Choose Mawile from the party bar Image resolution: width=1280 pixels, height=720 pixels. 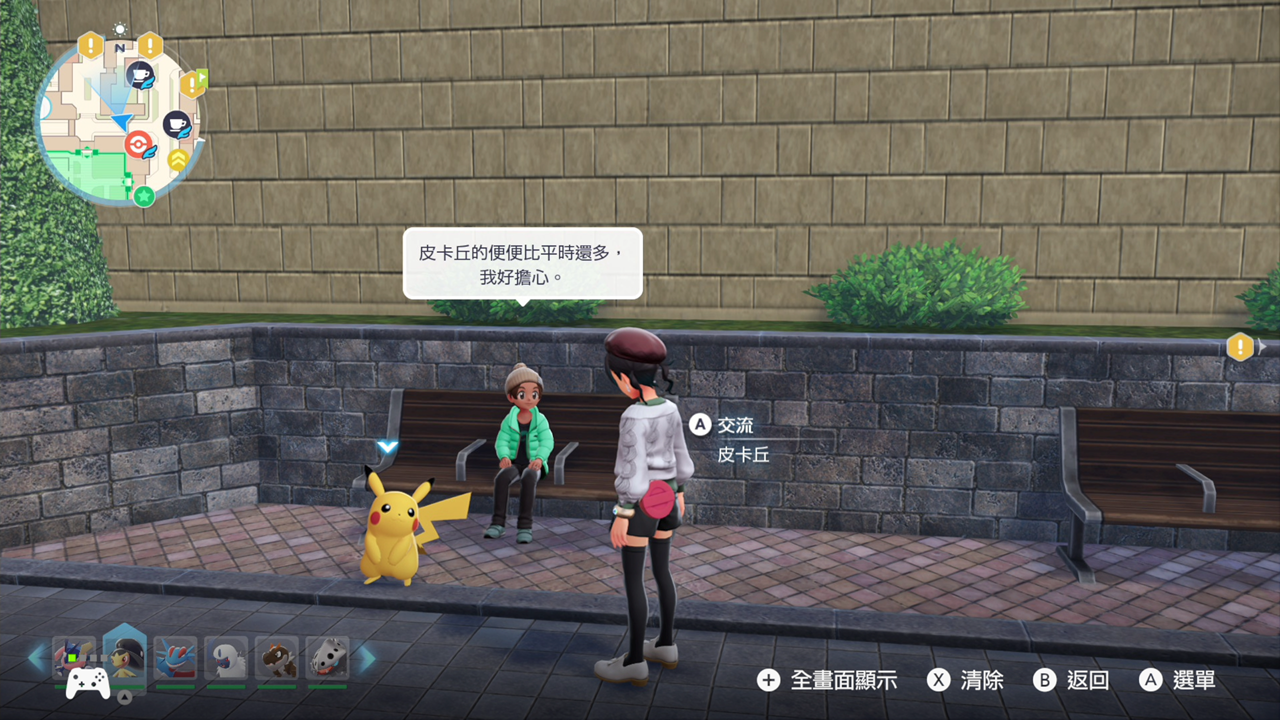pyautogui.click(x=125, y=656)
